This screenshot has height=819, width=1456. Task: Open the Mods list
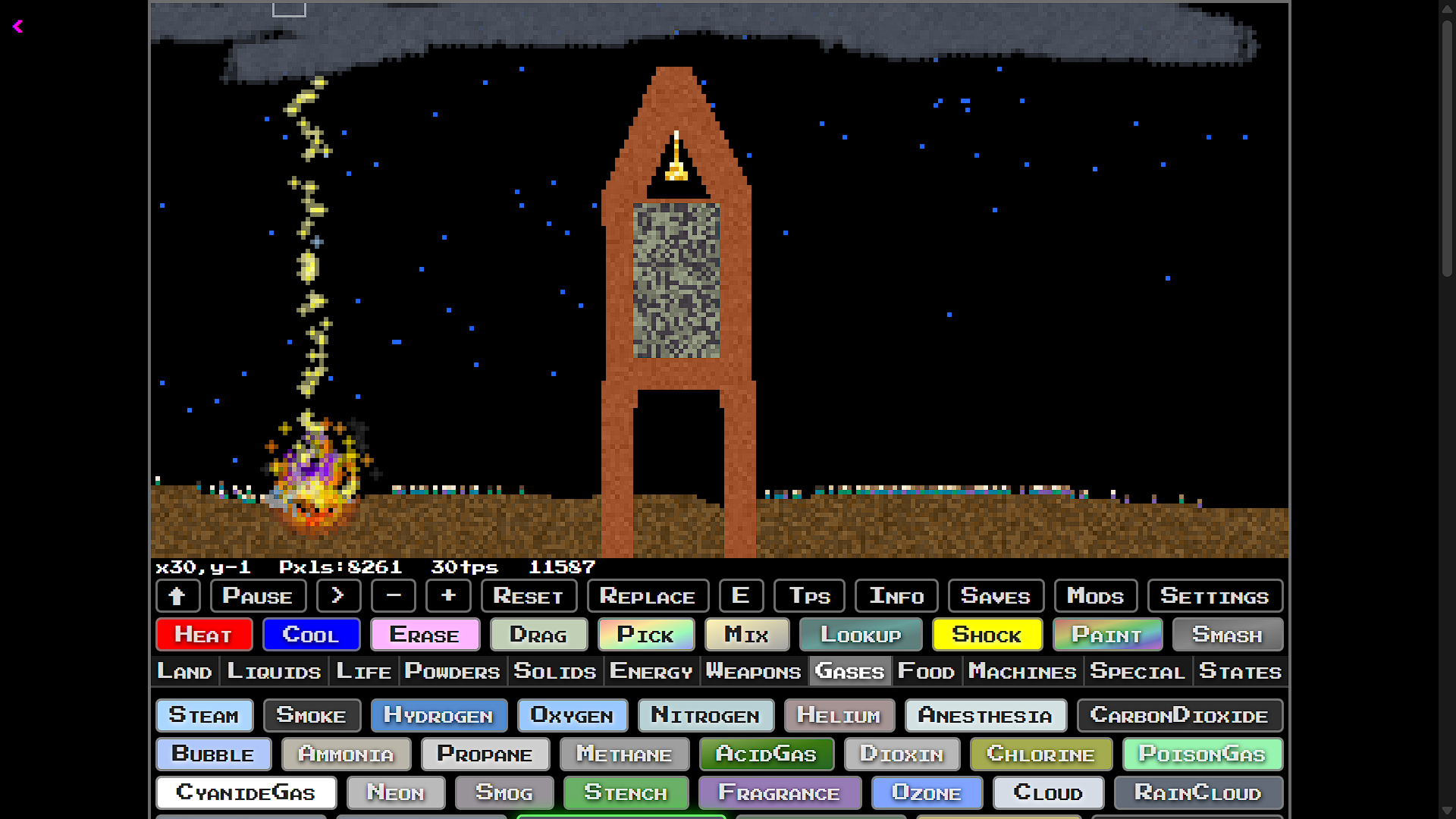pyautogui.click(x=1096, y=596)
